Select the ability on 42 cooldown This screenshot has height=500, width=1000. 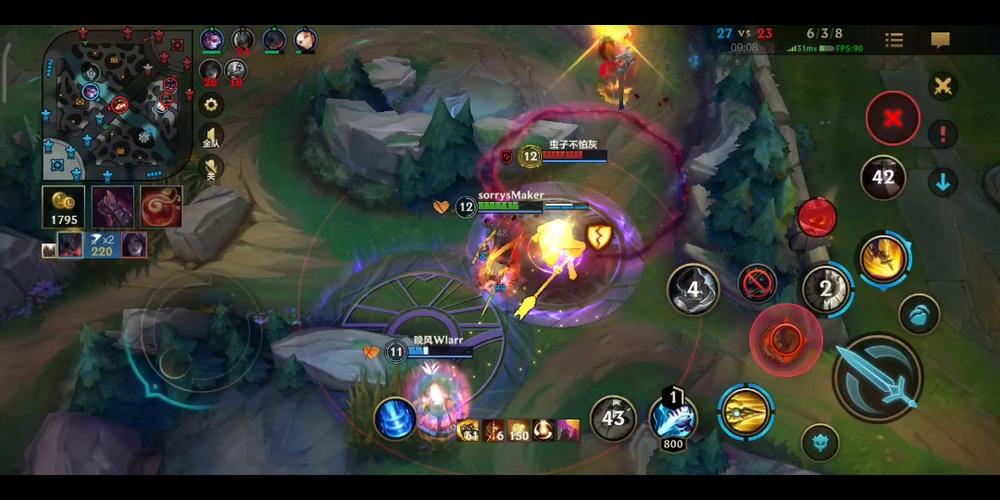[883, 178]
